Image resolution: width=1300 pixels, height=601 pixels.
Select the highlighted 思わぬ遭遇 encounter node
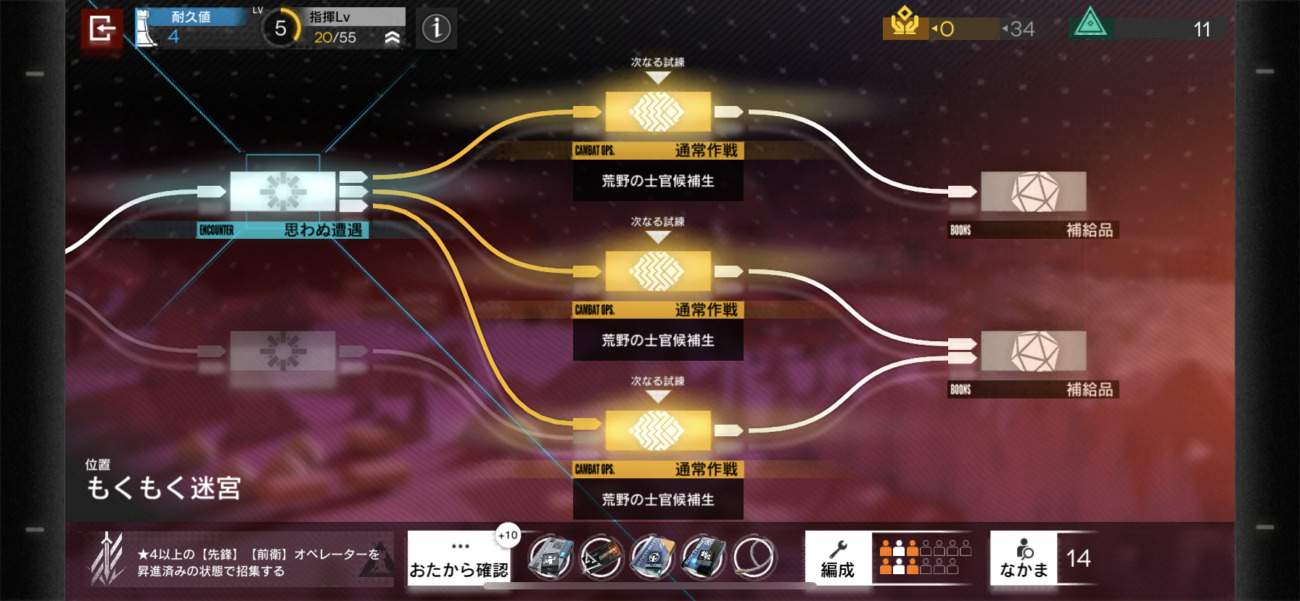point(283,190)
